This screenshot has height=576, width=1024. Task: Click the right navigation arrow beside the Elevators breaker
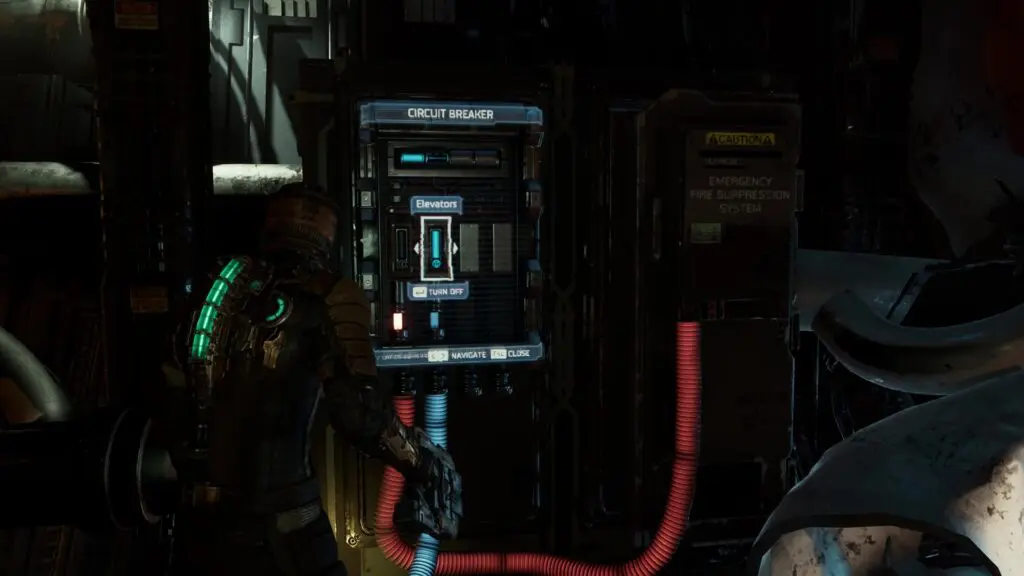click(456, 247)
